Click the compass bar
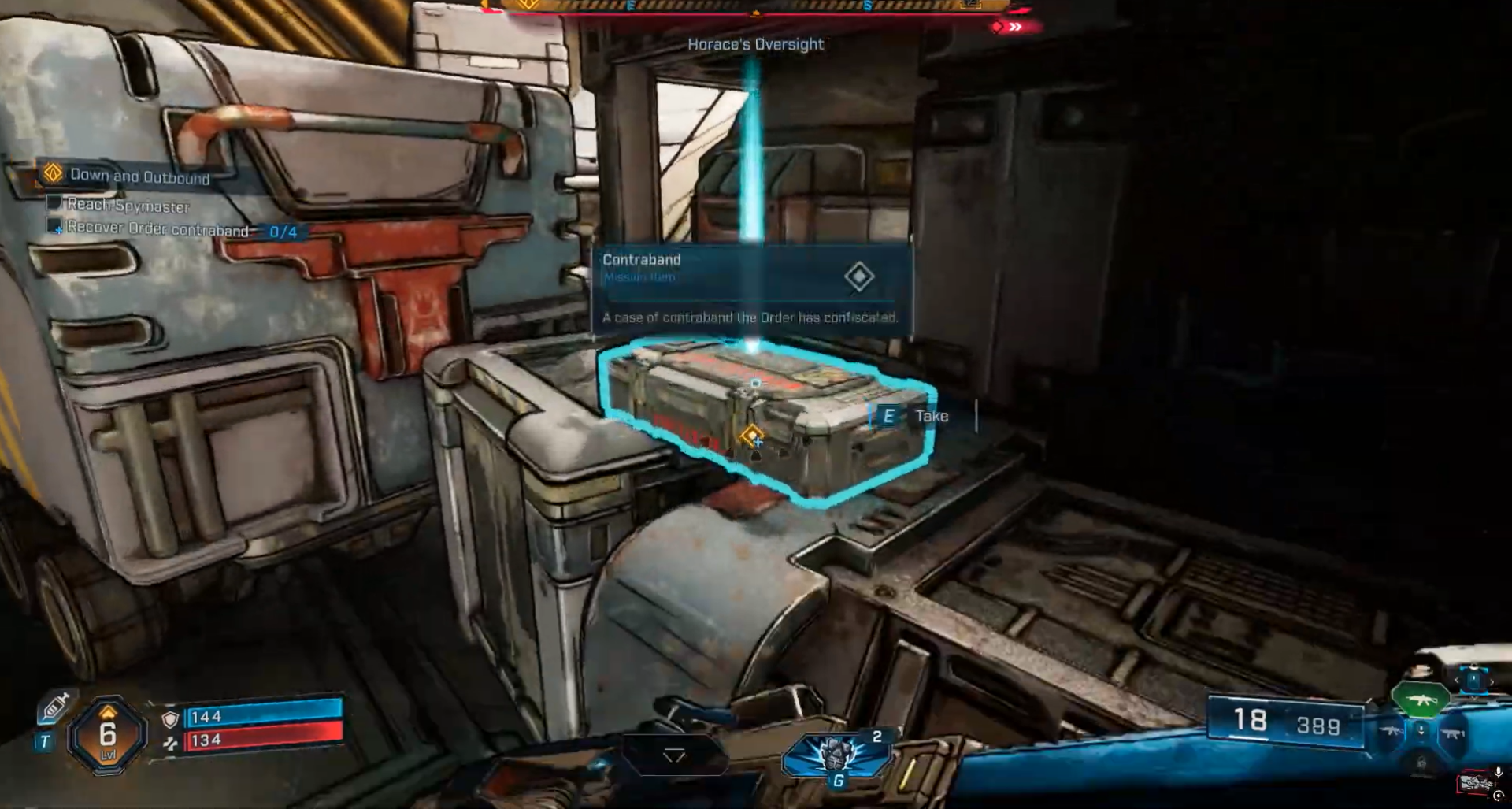This screenshot has height=809, width=1512. coord(754,6)
